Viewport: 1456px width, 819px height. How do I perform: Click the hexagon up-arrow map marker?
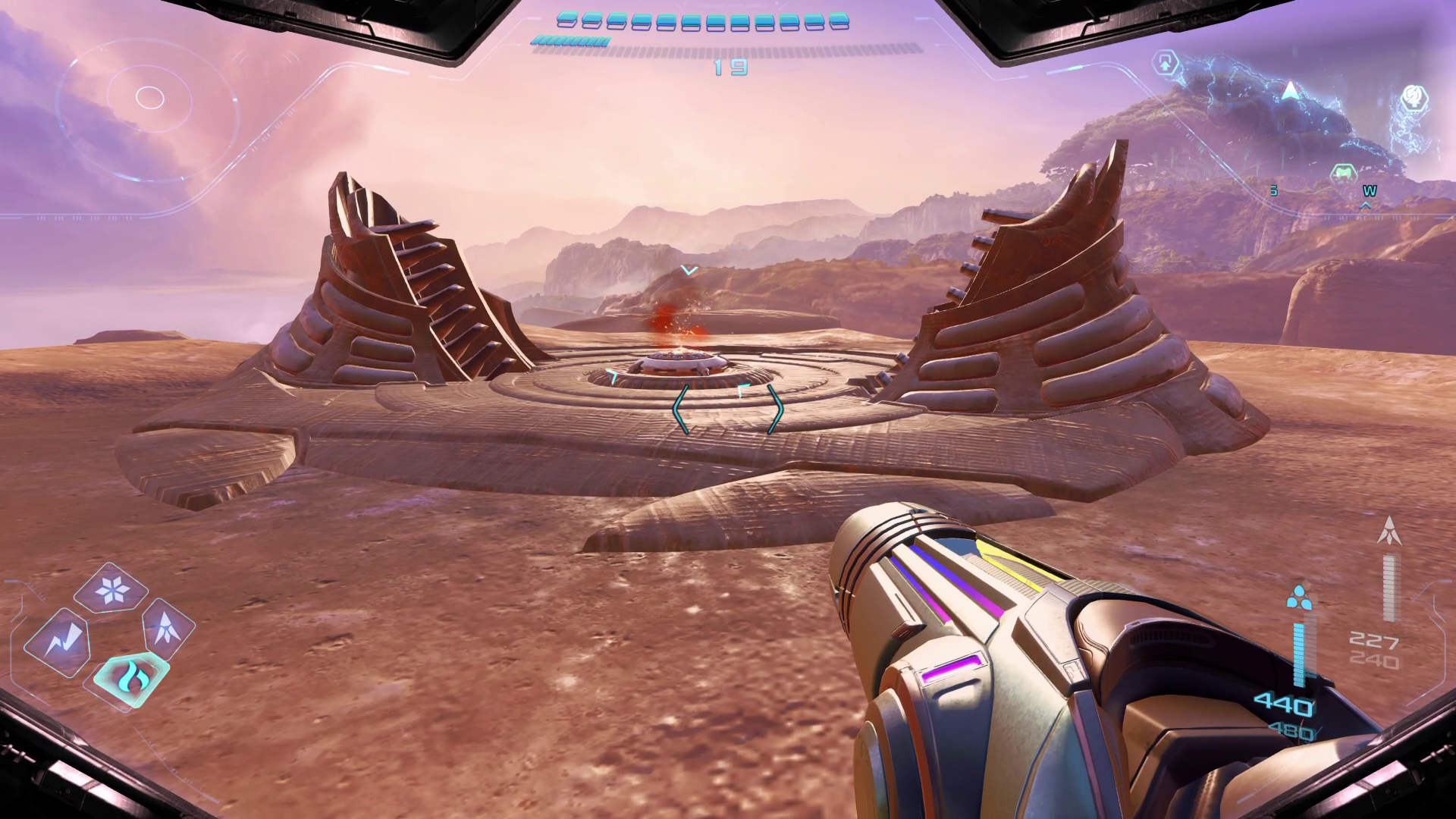click(x=1166, y=64)
